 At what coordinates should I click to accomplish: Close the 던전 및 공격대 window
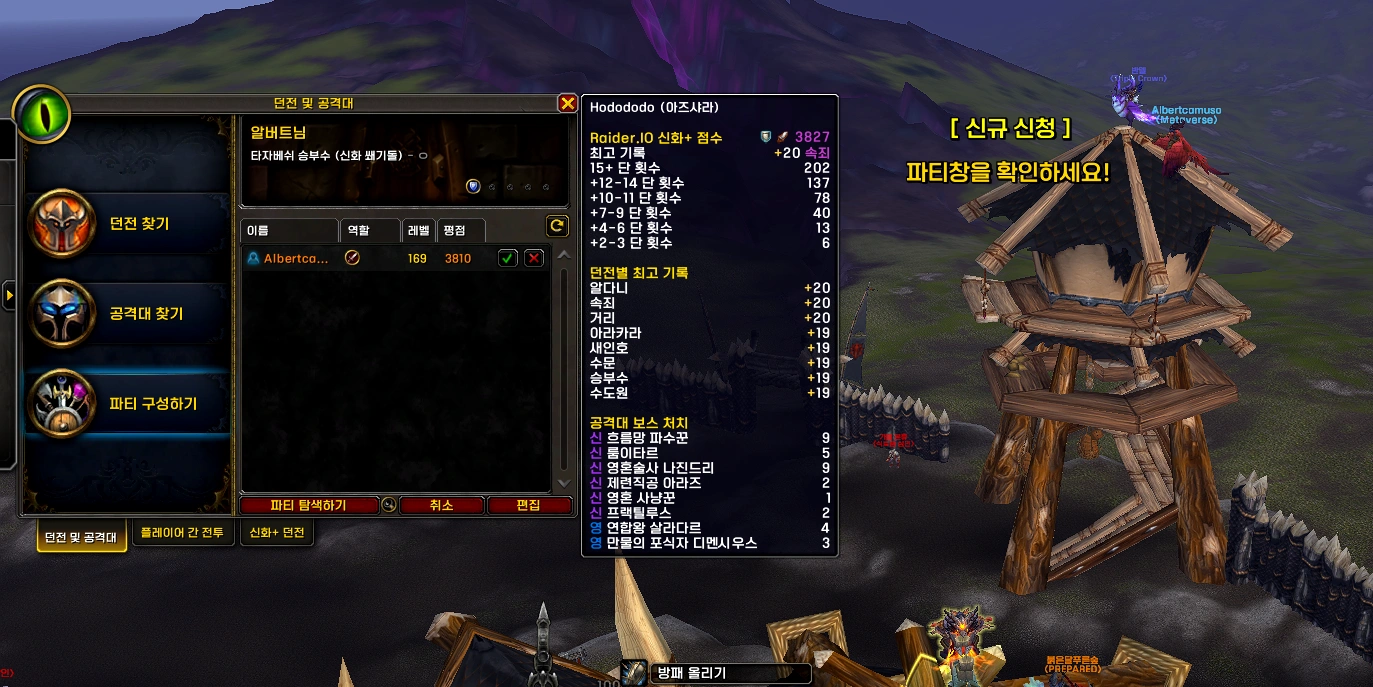tap(567, 103)
